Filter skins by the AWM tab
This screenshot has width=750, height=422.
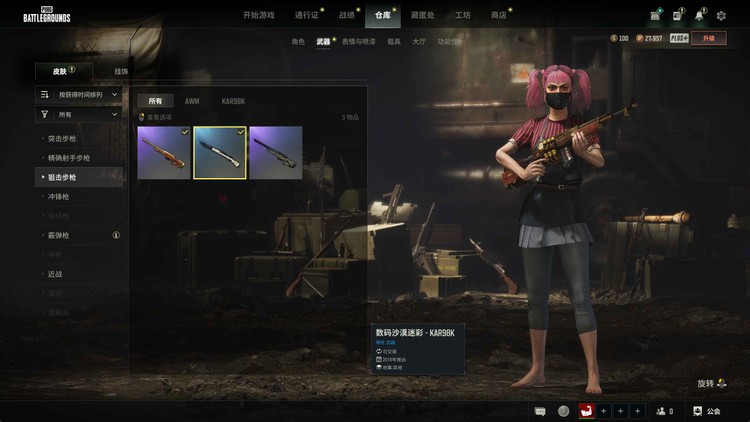tap(192, 101)
